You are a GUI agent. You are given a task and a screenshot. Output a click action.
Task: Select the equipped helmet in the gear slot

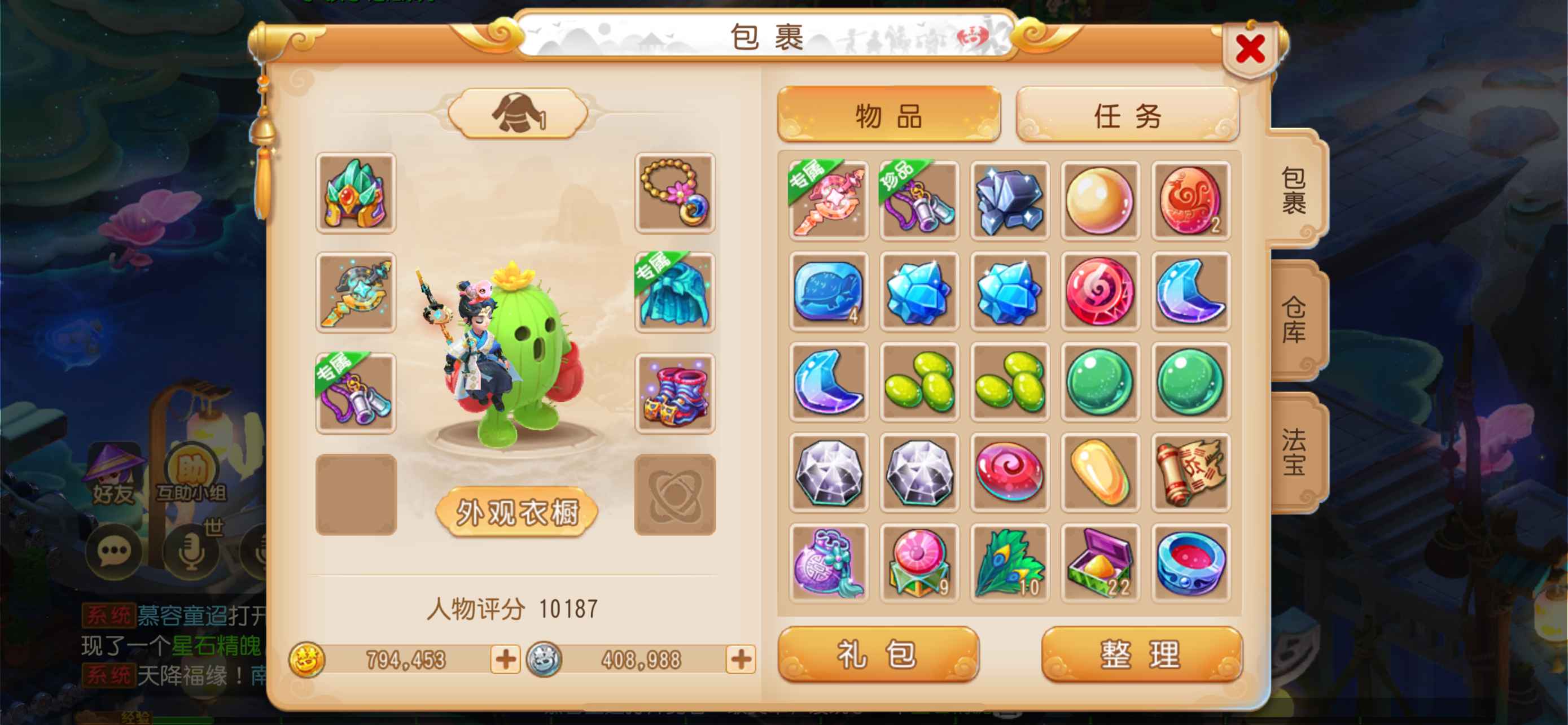pos(356,194)
